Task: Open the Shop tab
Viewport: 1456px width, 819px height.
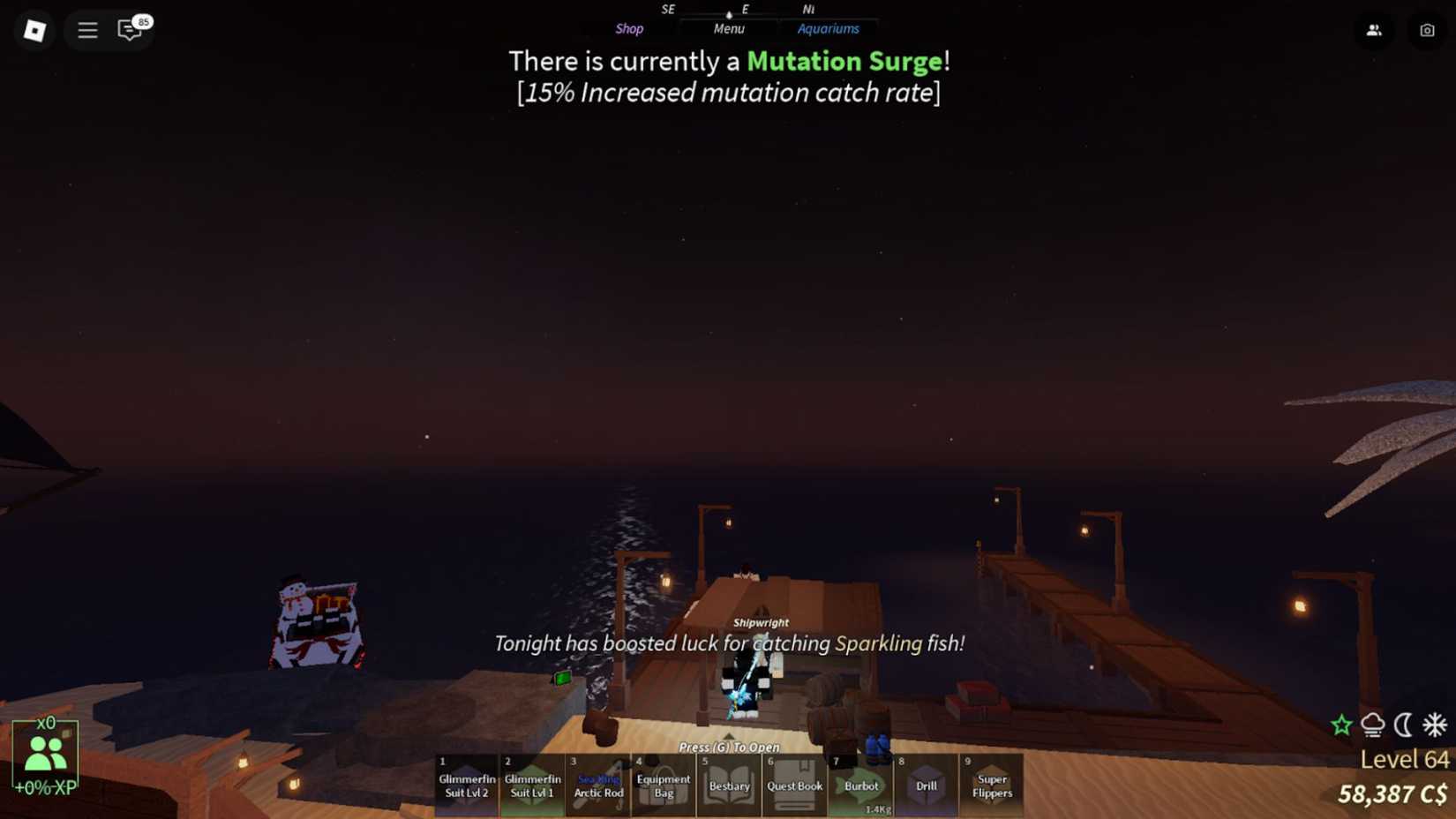Action: 629,28
